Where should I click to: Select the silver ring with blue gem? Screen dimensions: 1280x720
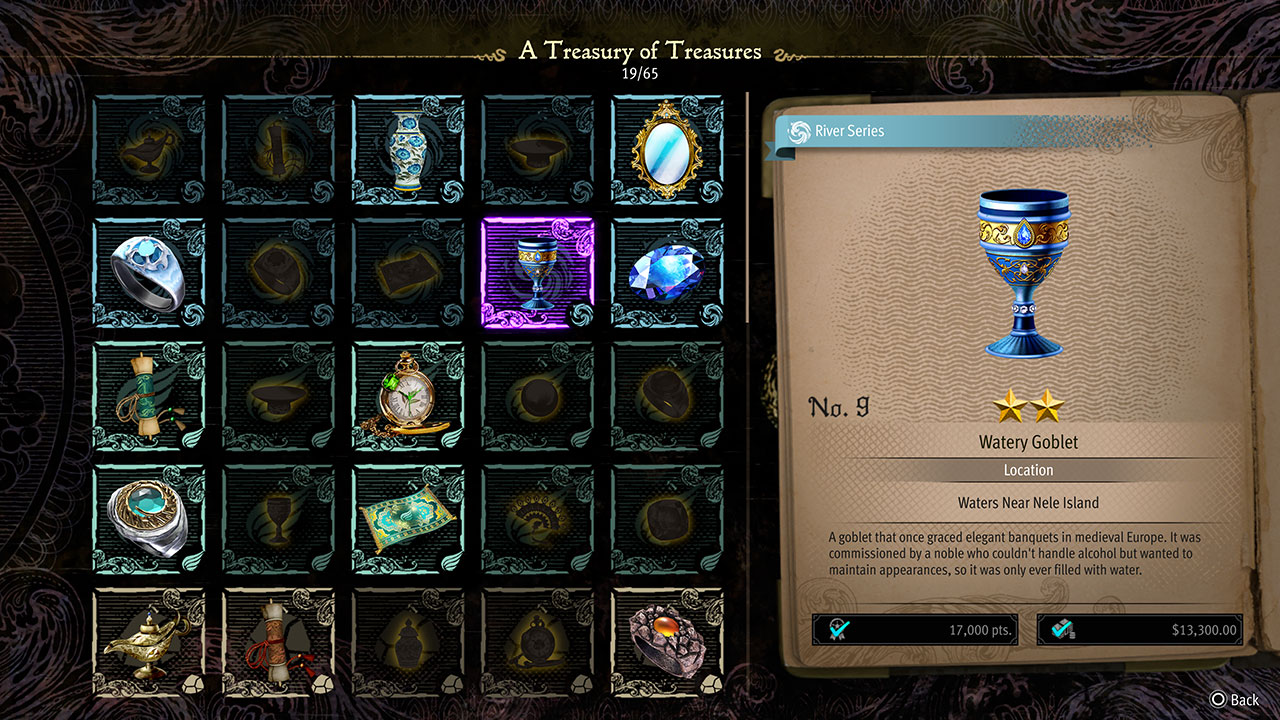pos(148,274)
